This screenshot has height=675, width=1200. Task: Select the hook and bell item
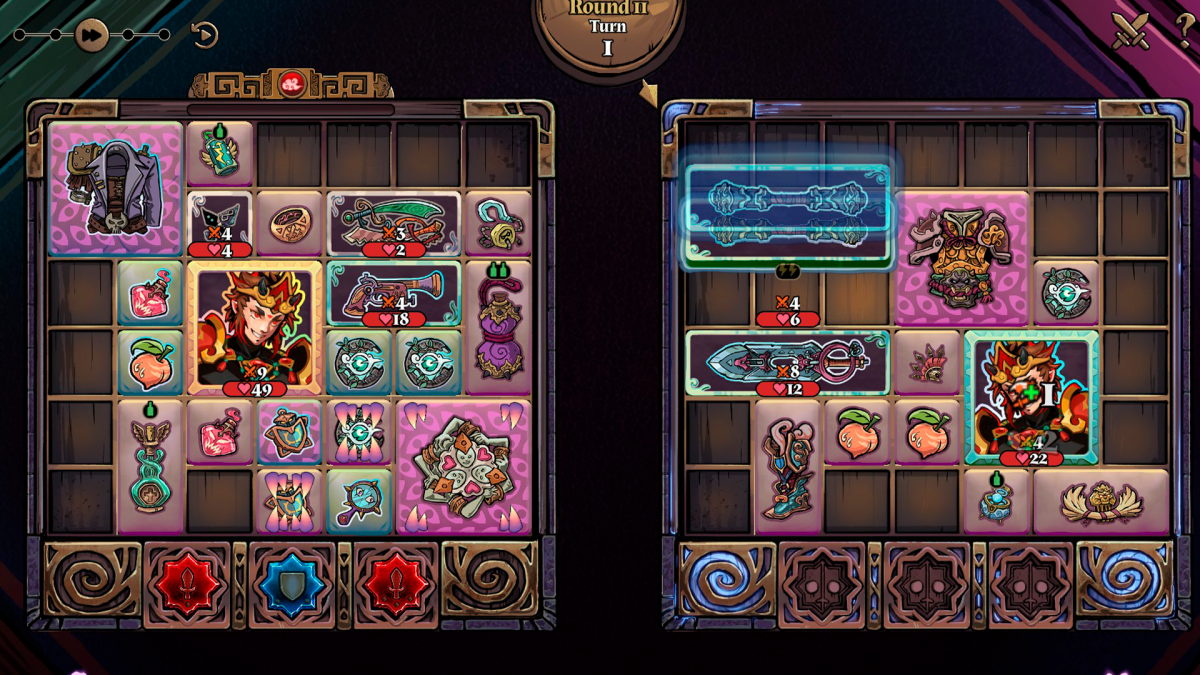[498, 222]
